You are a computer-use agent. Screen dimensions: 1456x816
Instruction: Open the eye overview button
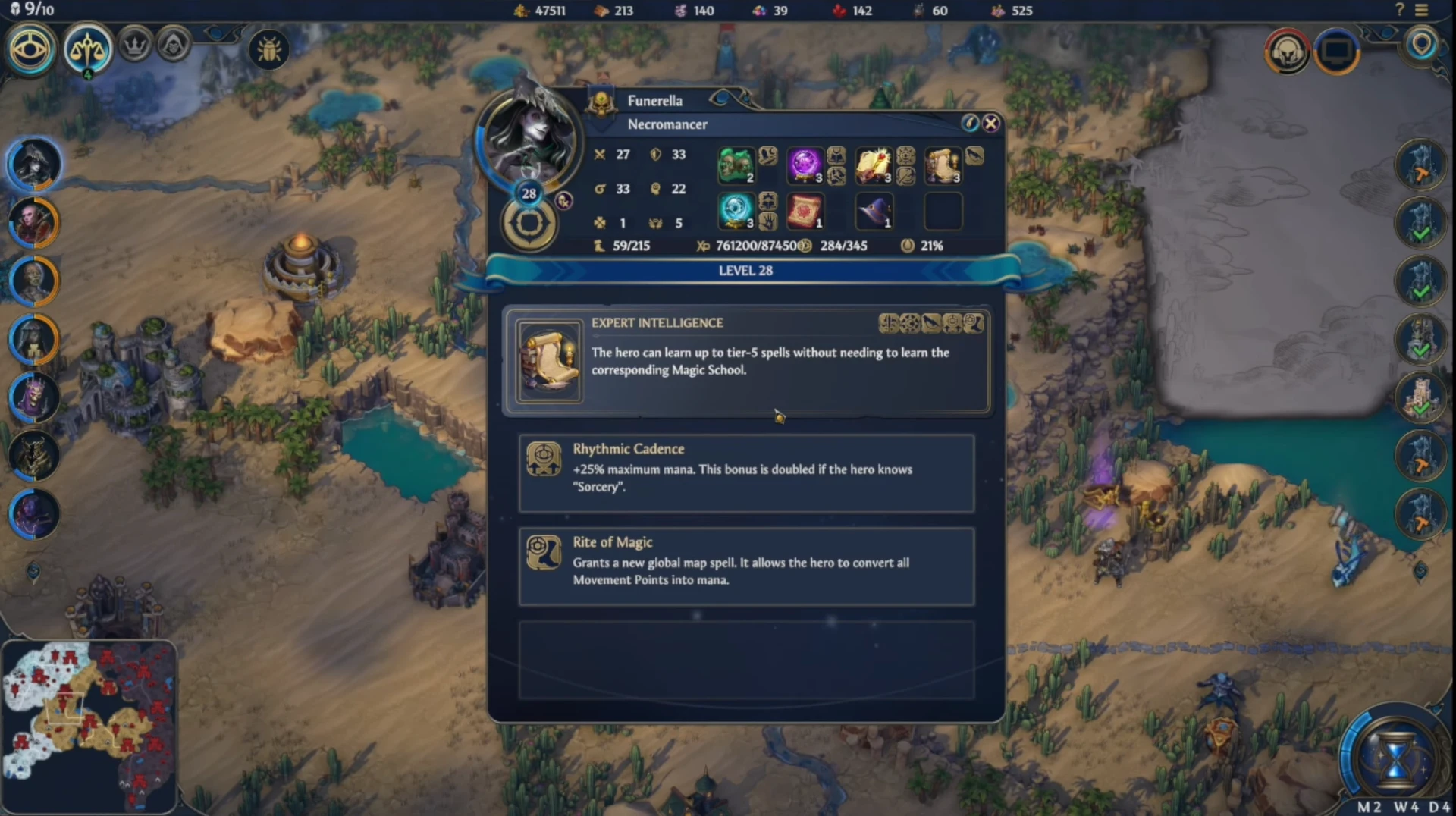pos(30,49)
